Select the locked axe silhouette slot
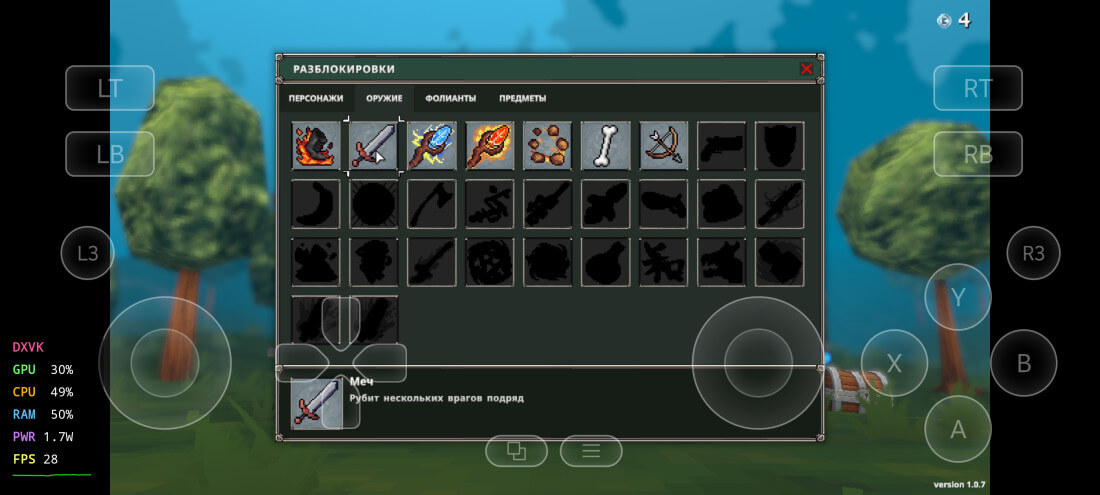The image size is (1100, 495). tap(432, 204)
